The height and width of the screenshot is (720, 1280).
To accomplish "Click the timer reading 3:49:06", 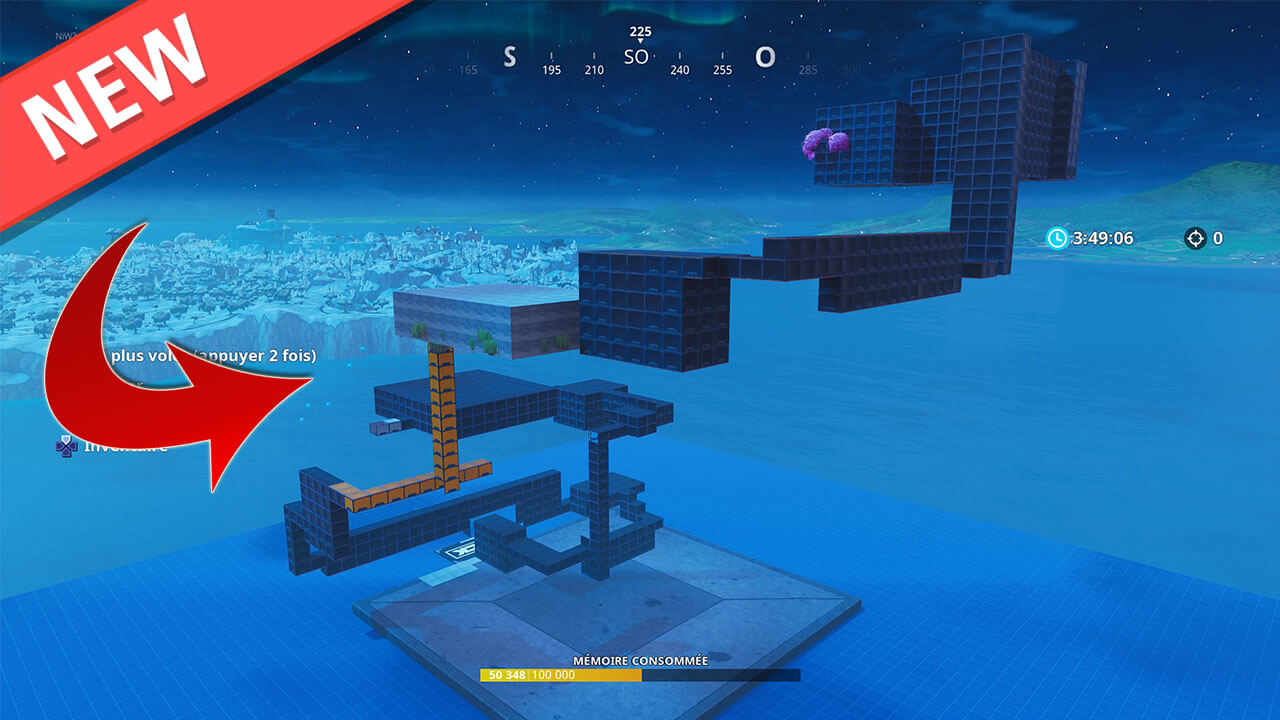I will (x=1100, y=239).
